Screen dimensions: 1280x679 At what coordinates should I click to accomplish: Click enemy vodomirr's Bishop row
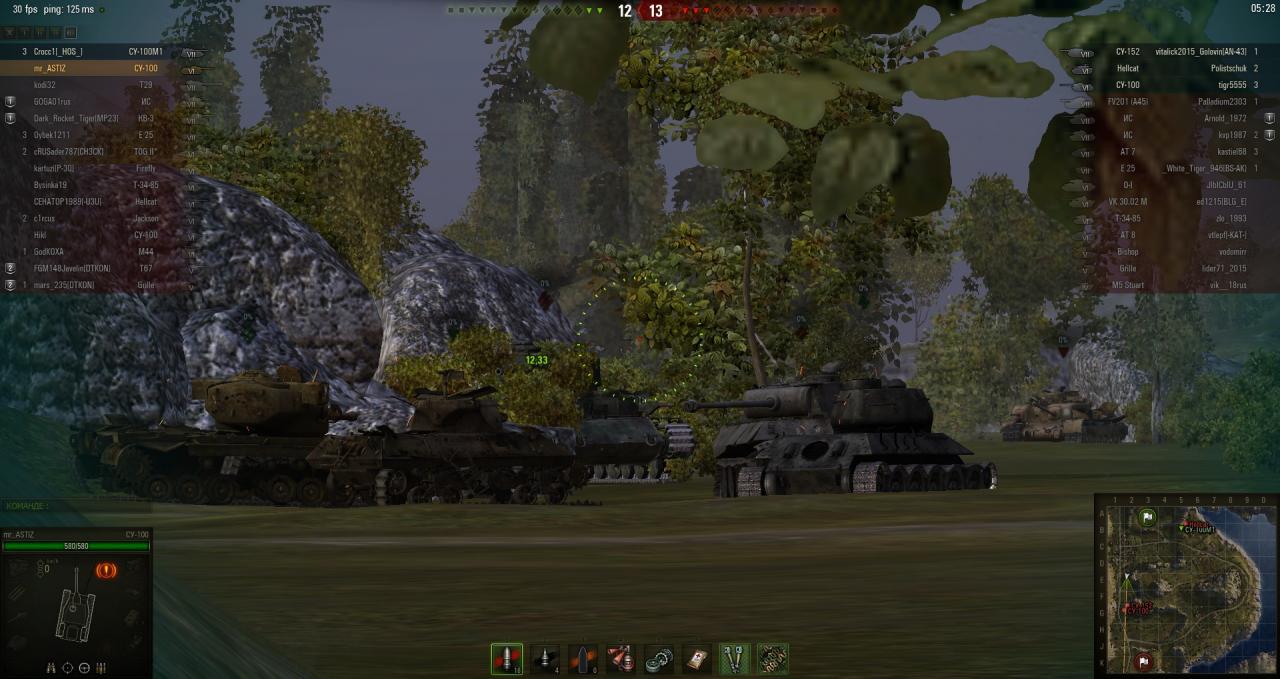(x=1180, y=252)
